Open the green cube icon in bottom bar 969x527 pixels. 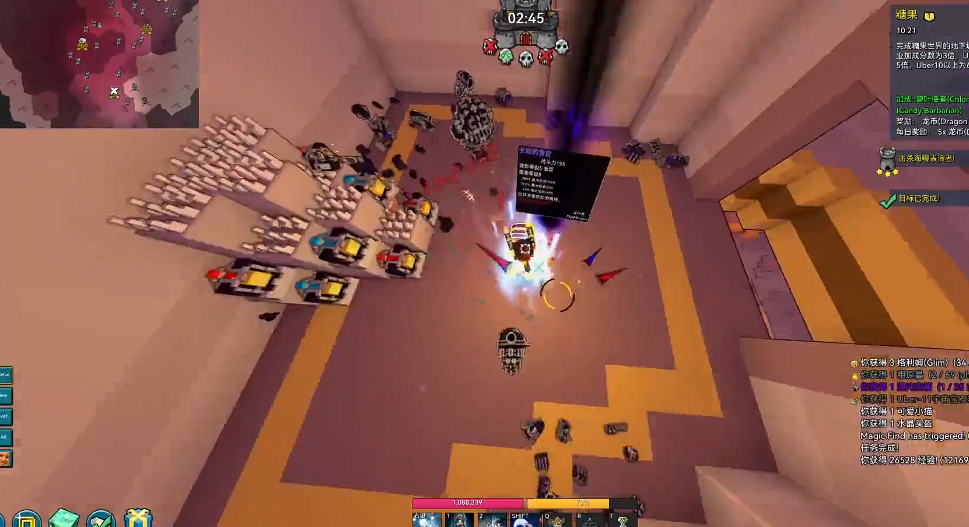click(64, 519)
